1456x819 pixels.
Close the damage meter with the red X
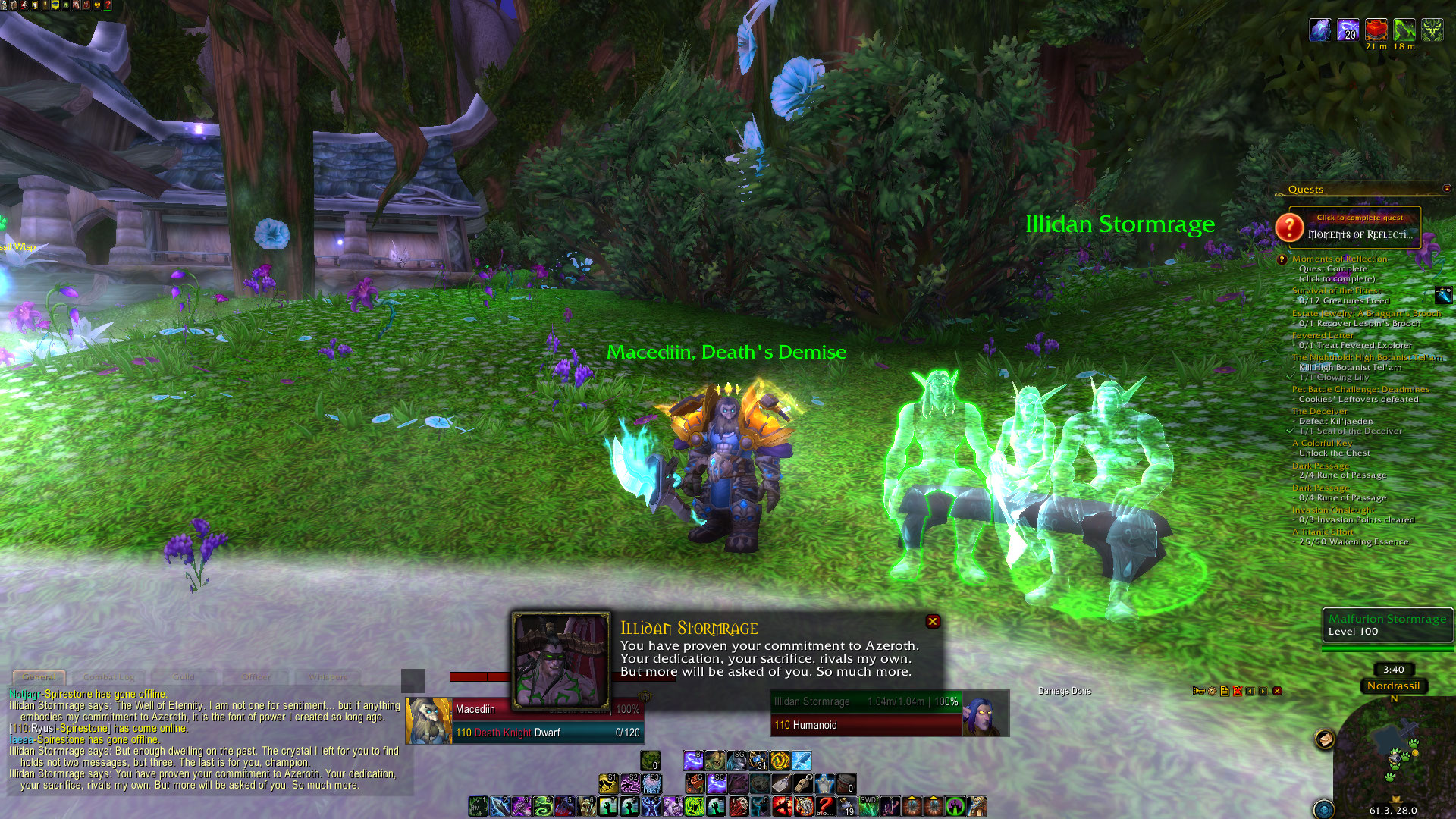coord(1277,691)
